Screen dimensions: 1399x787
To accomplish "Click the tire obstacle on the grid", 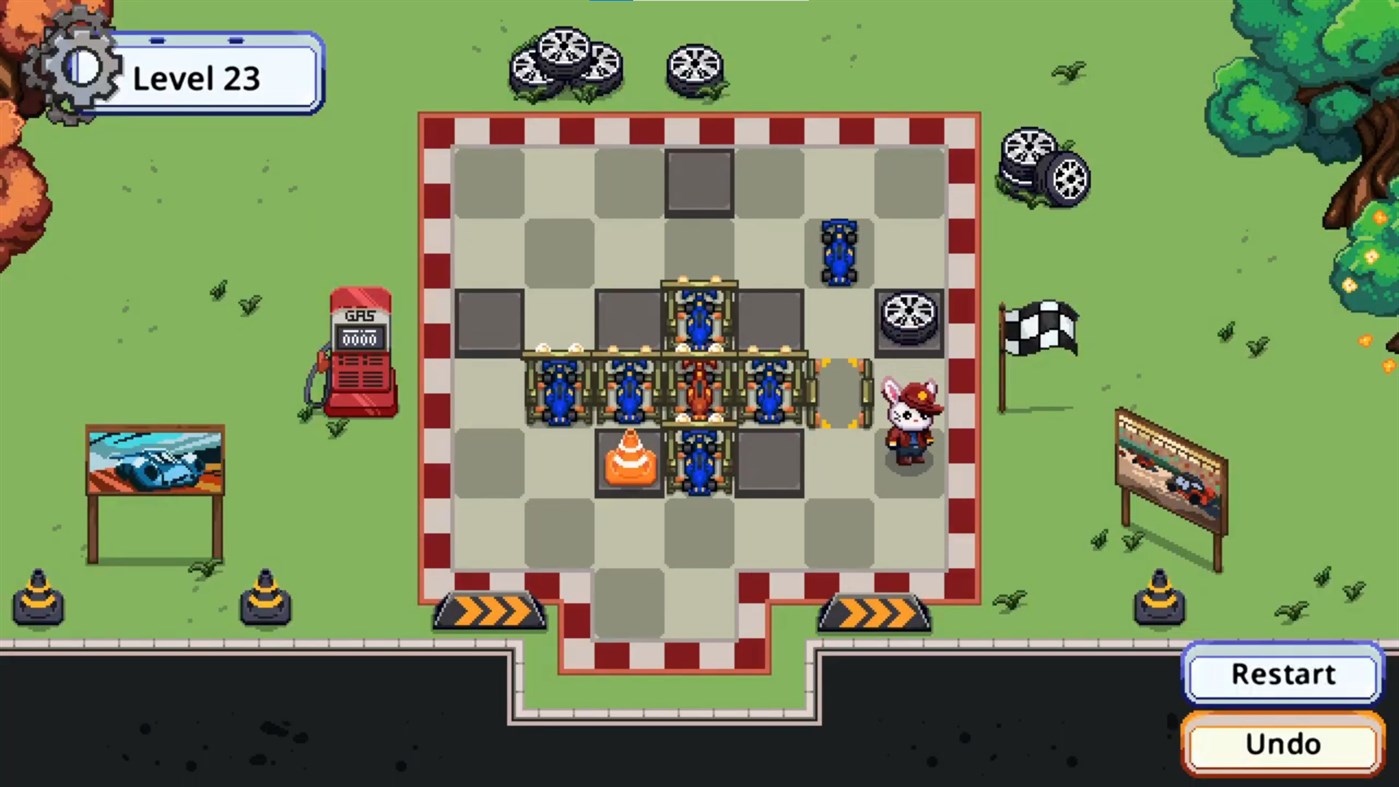I will pos(908,320).
